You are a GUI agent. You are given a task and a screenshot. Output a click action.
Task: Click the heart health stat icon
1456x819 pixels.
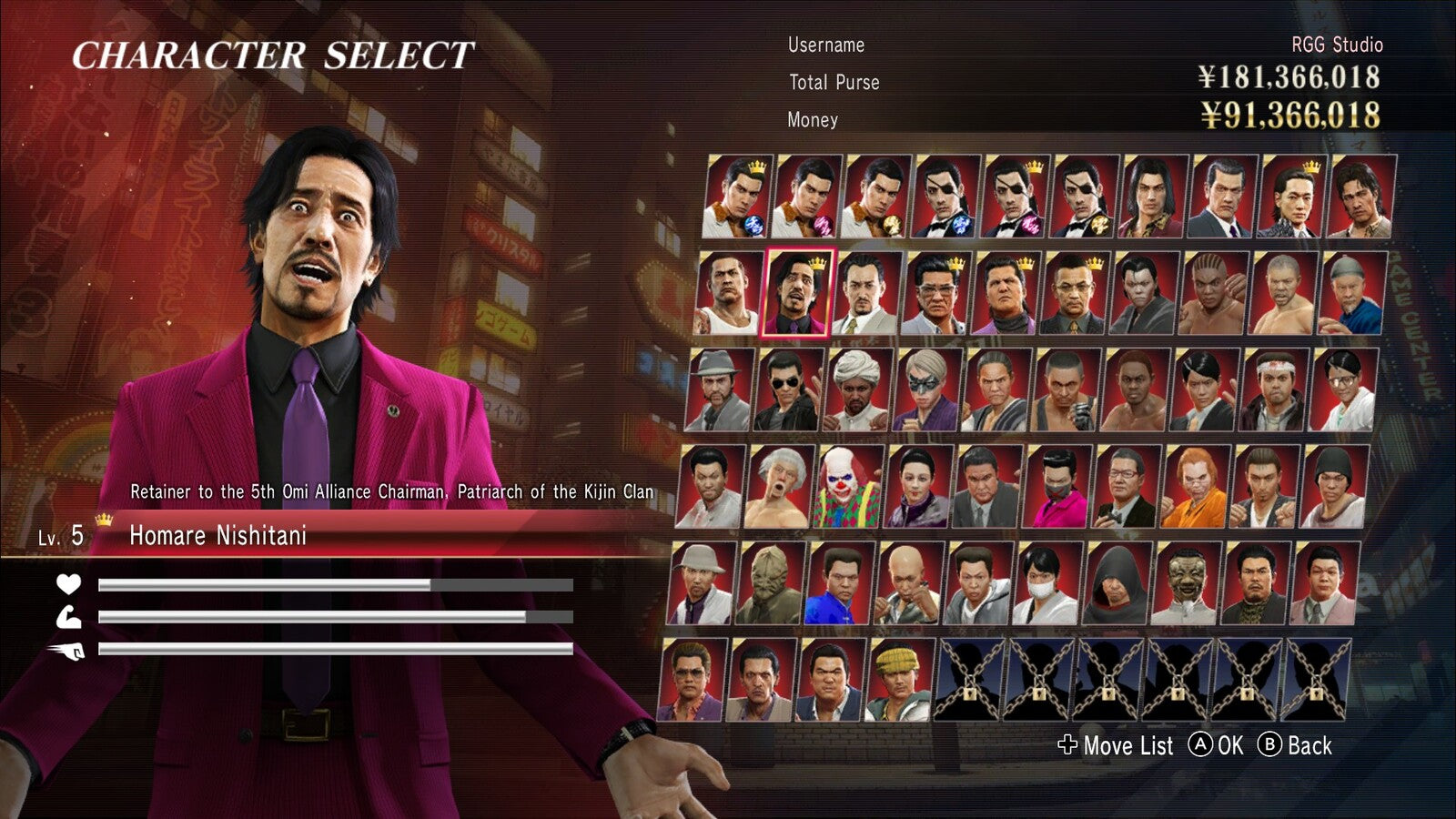coord(68,586)
